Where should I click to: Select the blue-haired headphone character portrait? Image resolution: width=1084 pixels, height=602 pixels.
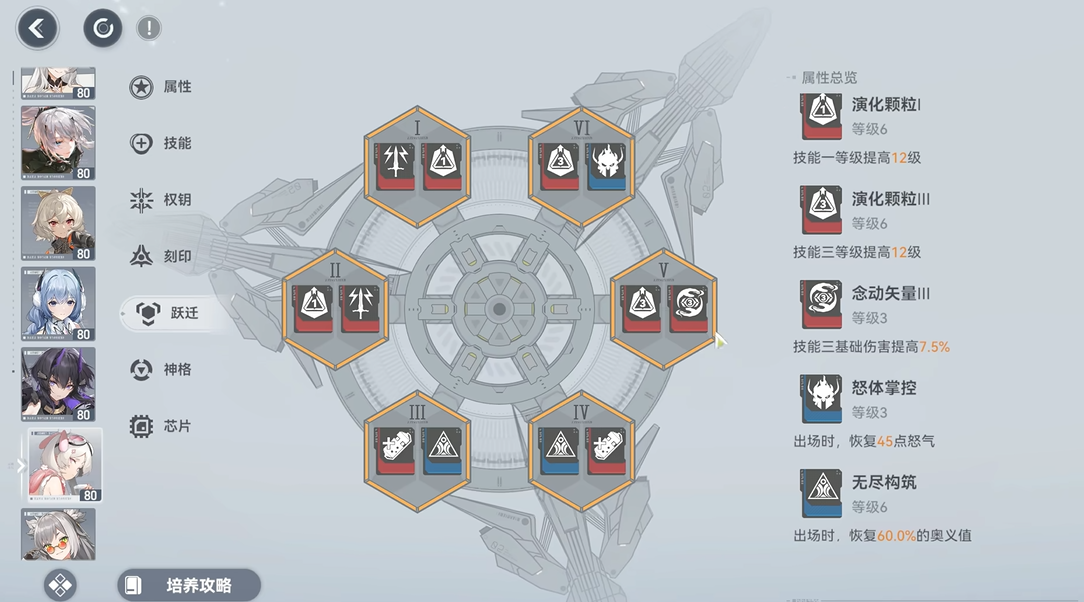pyautogui.click(x=58, y=304)
